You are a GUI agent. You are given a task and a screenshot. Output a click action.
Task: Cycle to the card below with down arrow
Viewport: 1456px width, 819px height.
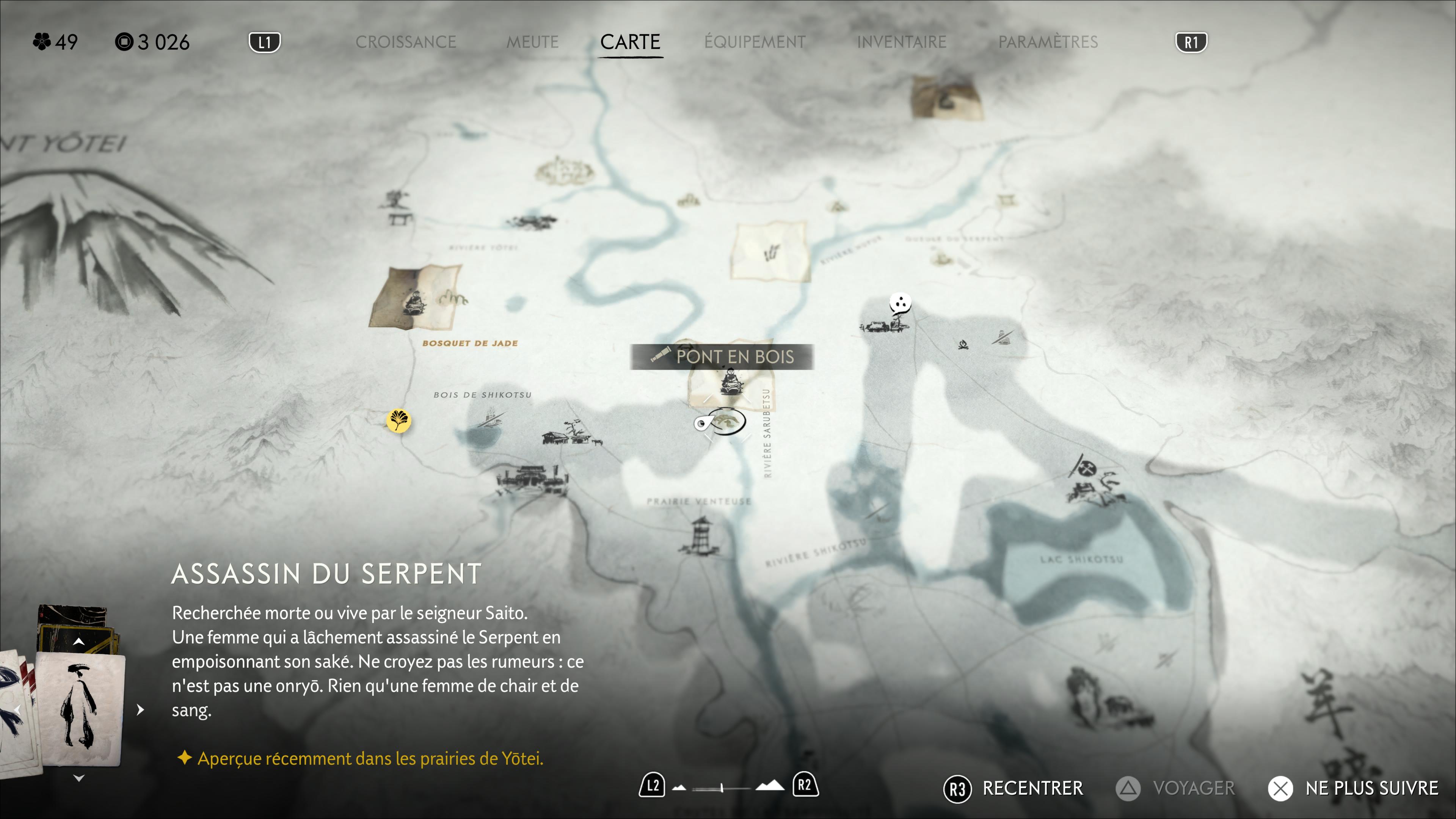tap(79, 778)
